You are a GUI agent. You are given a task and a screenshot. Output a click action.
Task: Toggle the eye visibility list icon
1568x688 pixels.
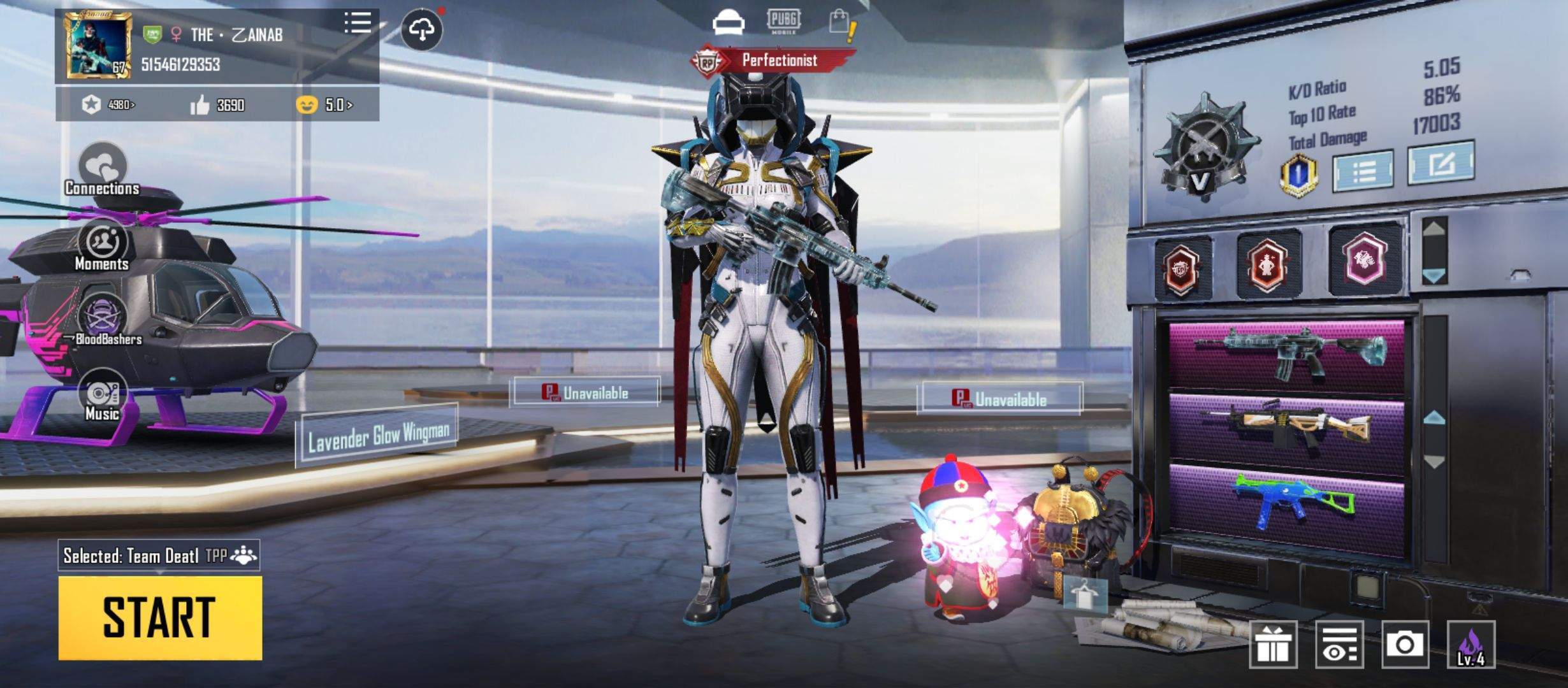(x=1339, y=645)
